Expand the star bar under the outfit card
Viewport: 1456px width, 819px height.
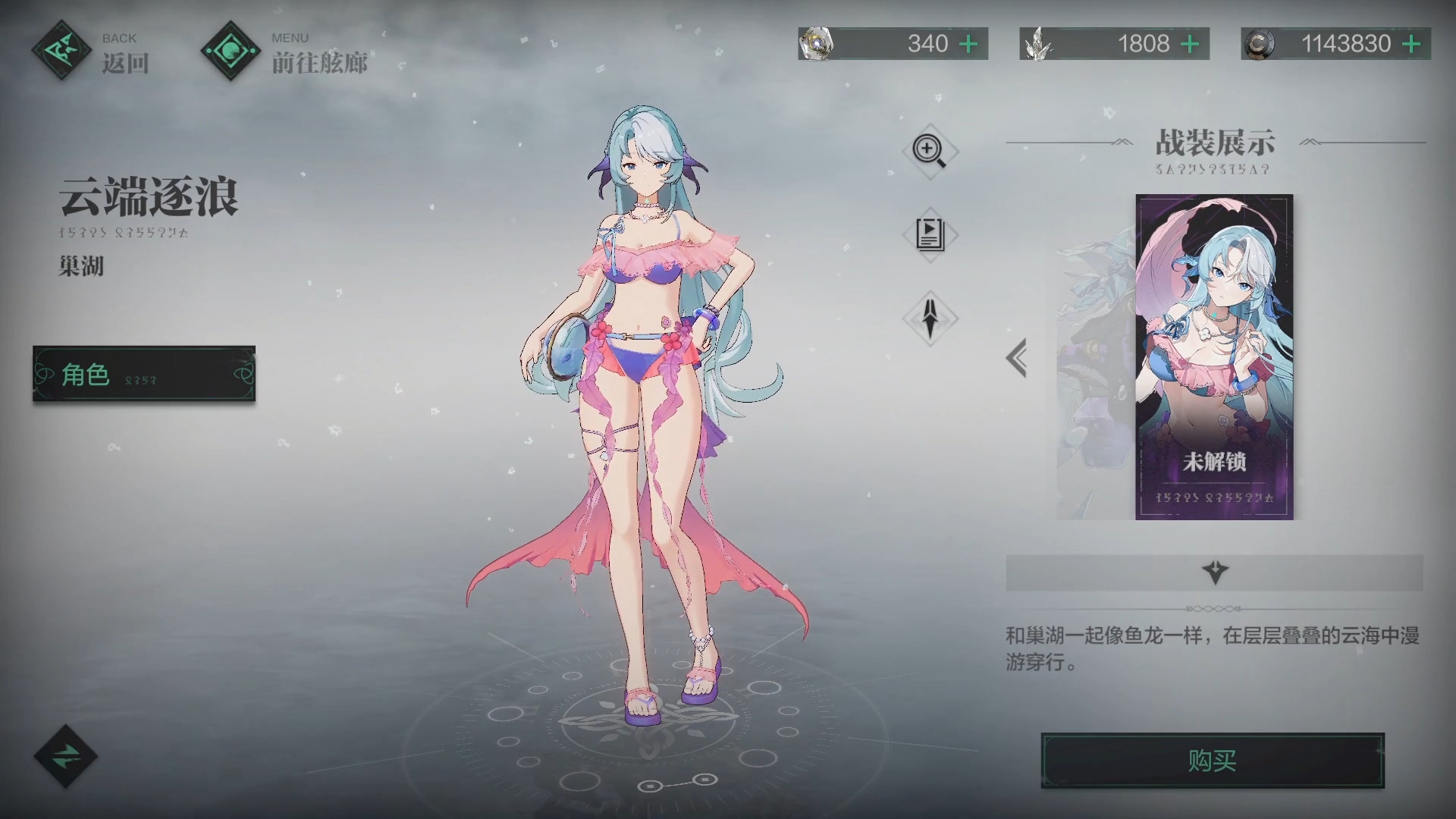[x=1214, y=573]
